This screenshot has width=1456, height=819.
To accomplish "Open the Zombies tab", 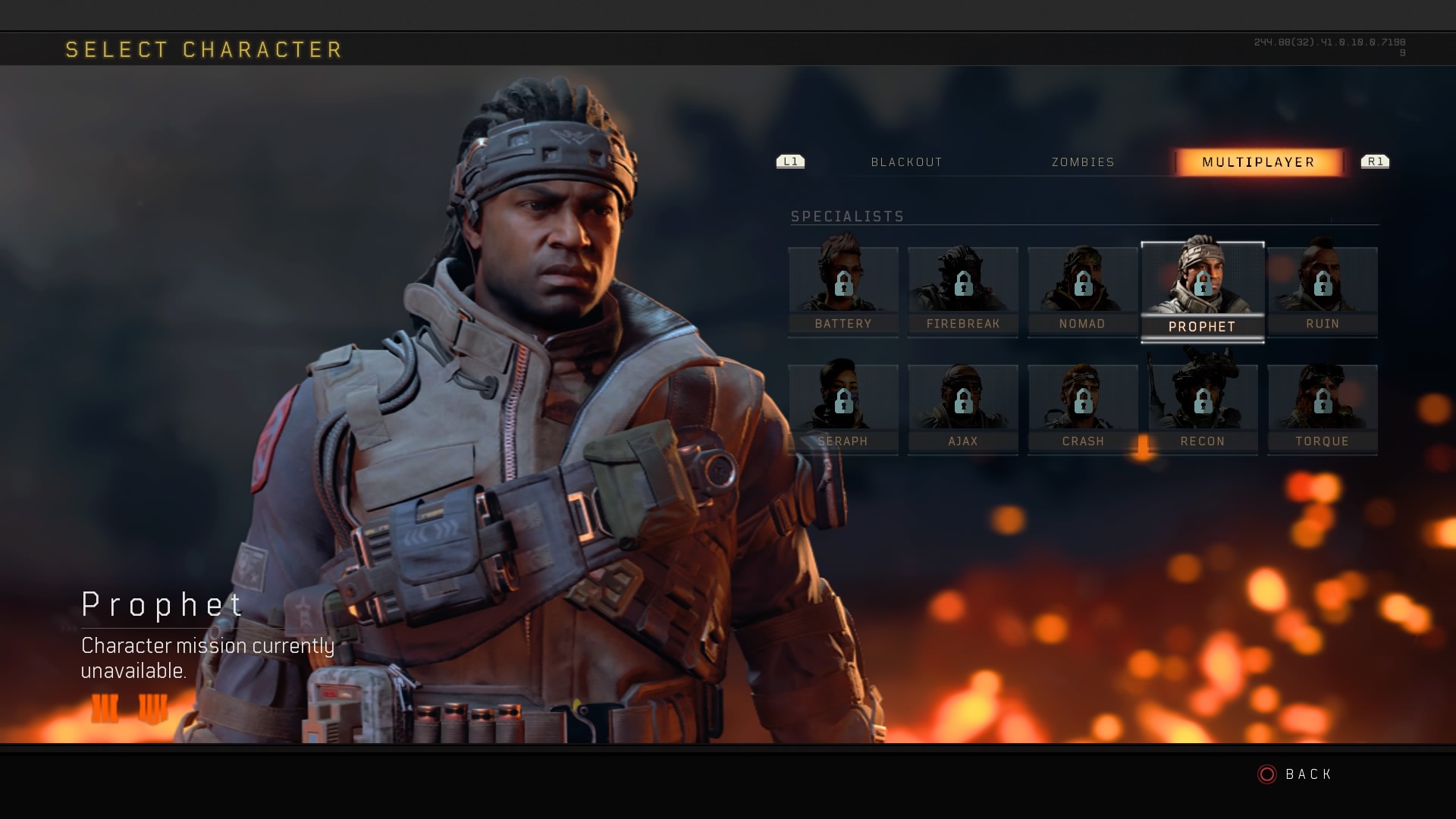I will tap(1083, 162).
